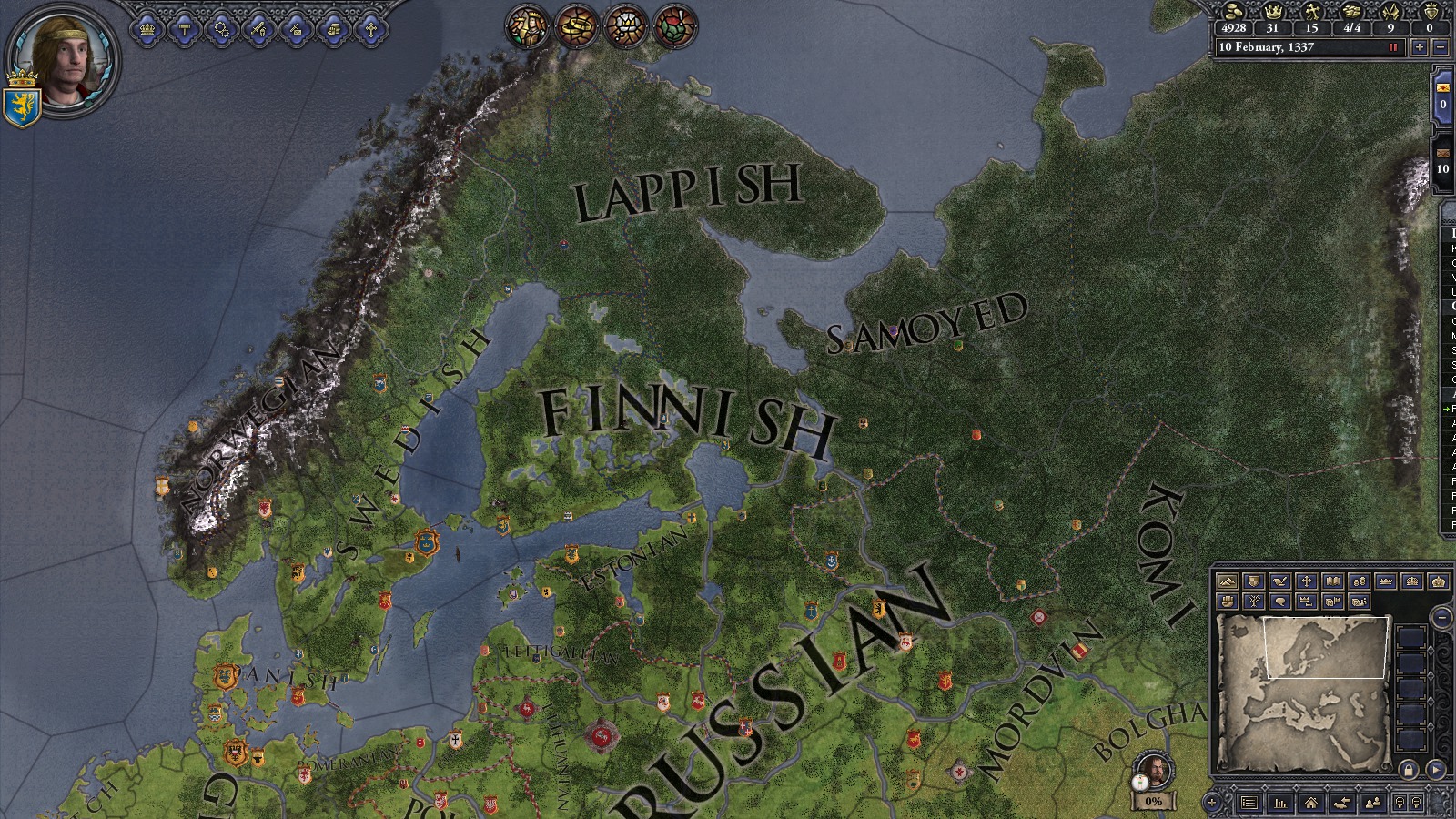Click the 0% progress bar near advisor portrait
The width and height of the screenshot is (1456, 819).
[1153, 803]
